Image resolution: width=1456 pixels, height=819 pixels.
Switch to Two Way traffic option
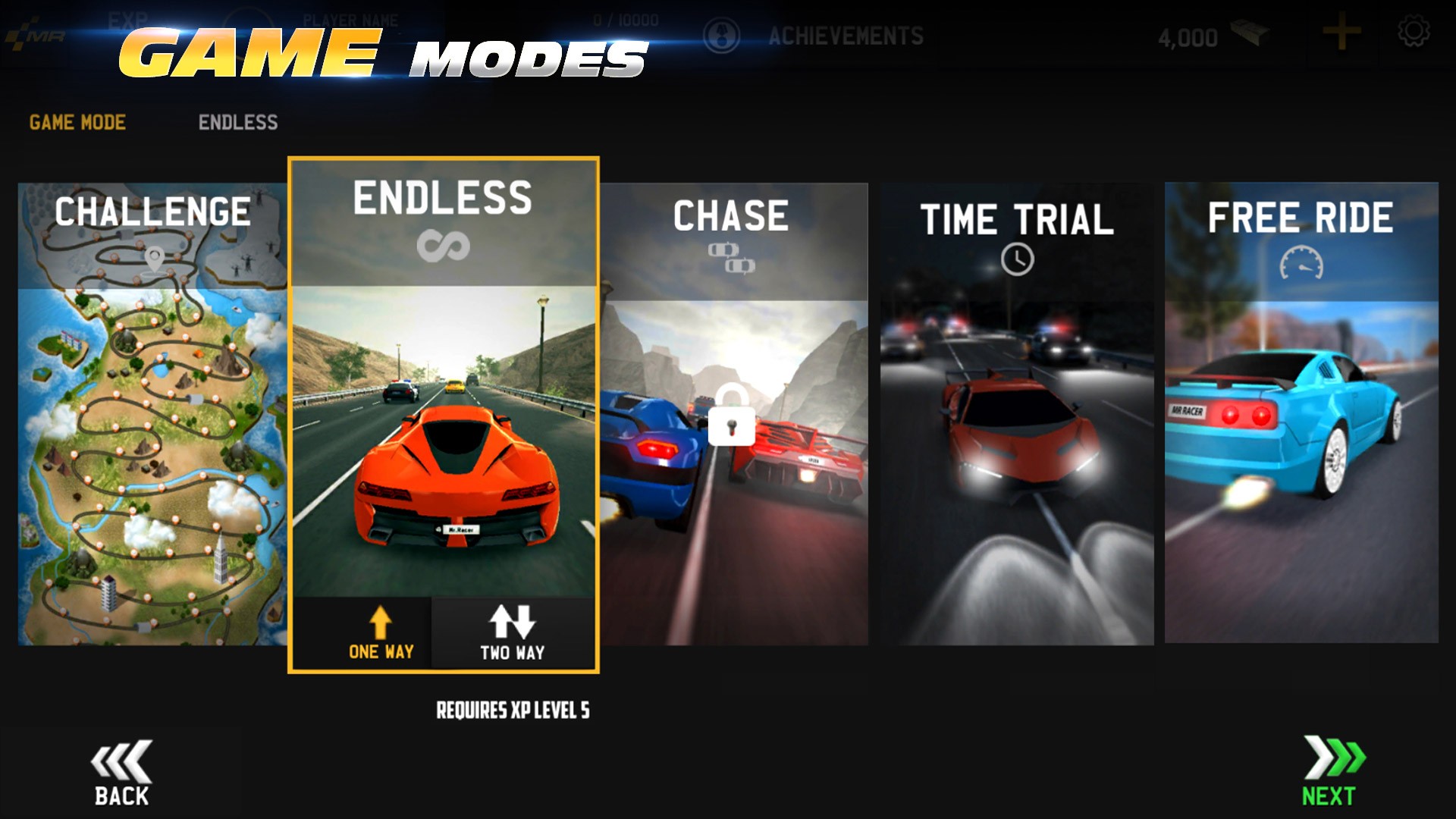click(x=513, y=634)
